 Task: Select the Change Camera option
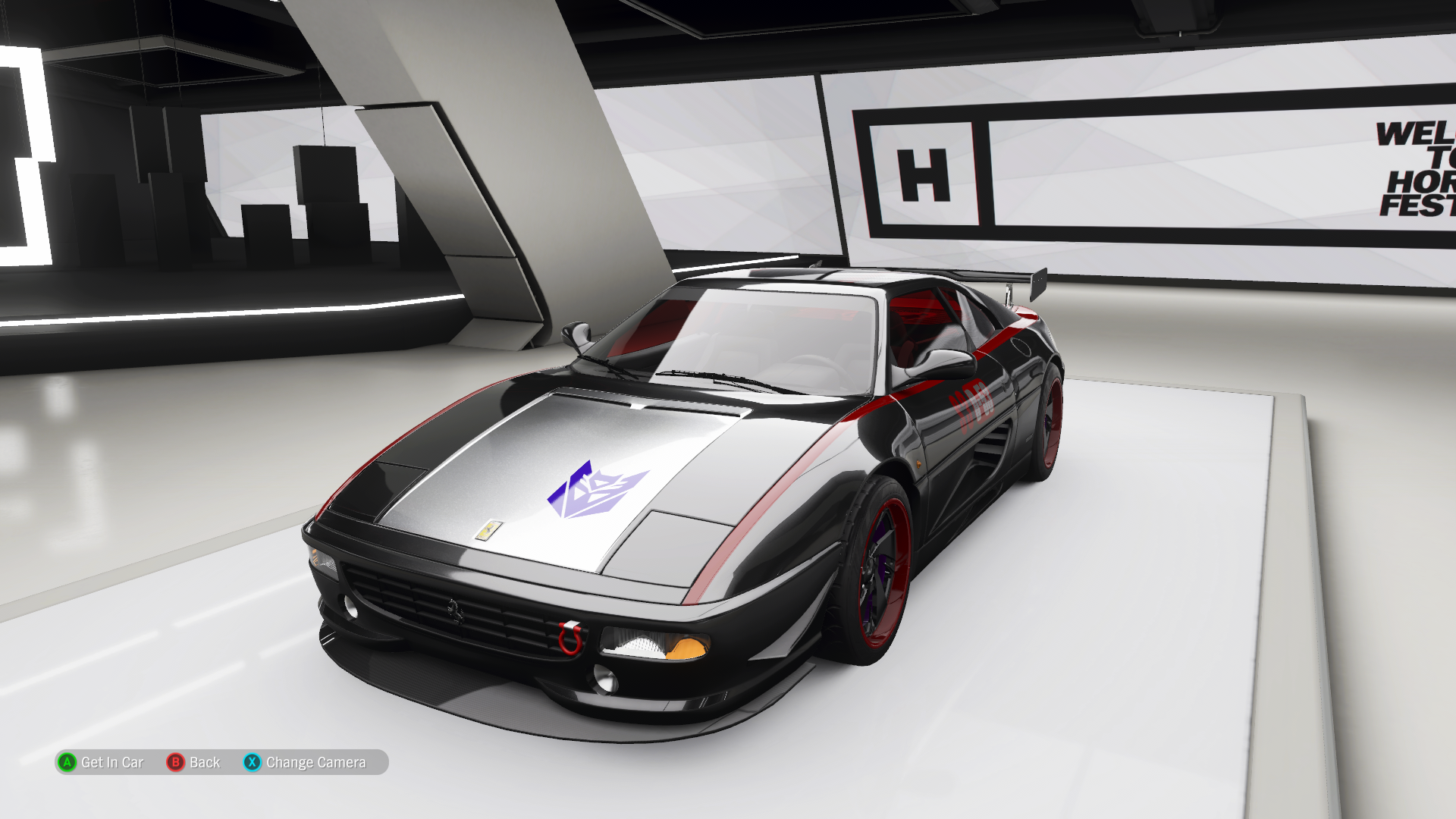point(306,762)
